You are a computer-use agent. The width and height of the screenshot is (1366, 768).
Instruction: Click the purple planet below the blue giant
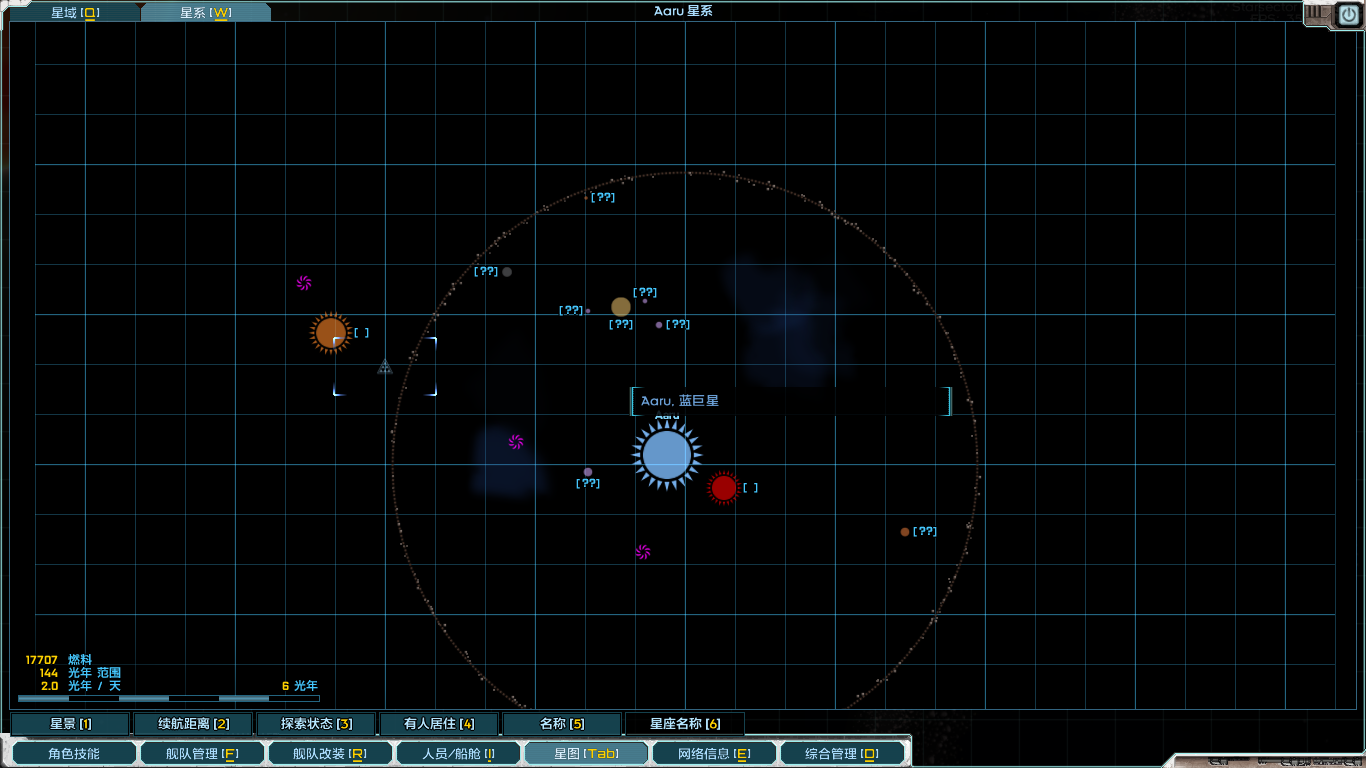[587, 471]
